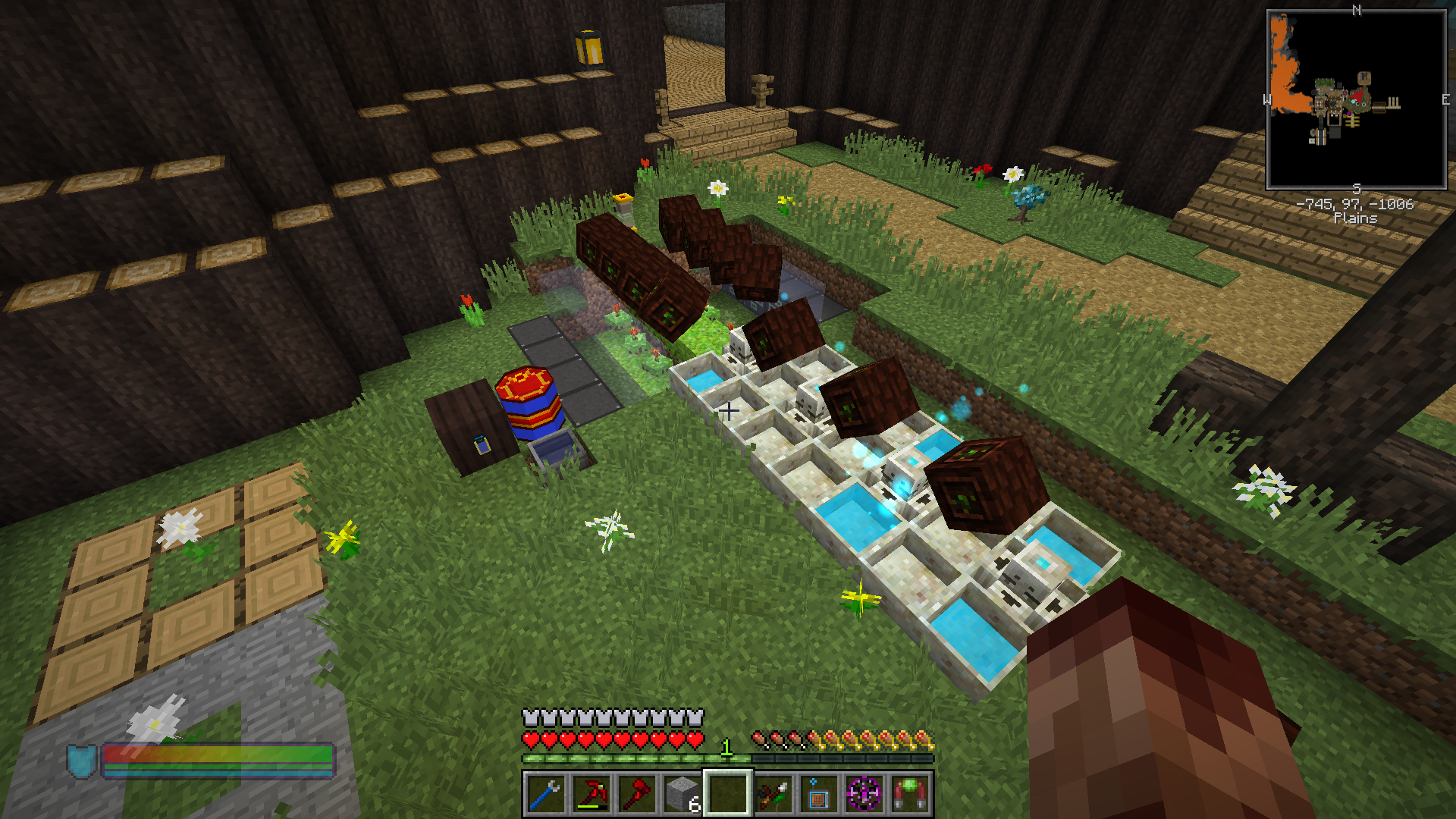Select the empty highlighted hotbar slot
Viewport: 1456px width, 819px height.
click(x=727, y=794)
